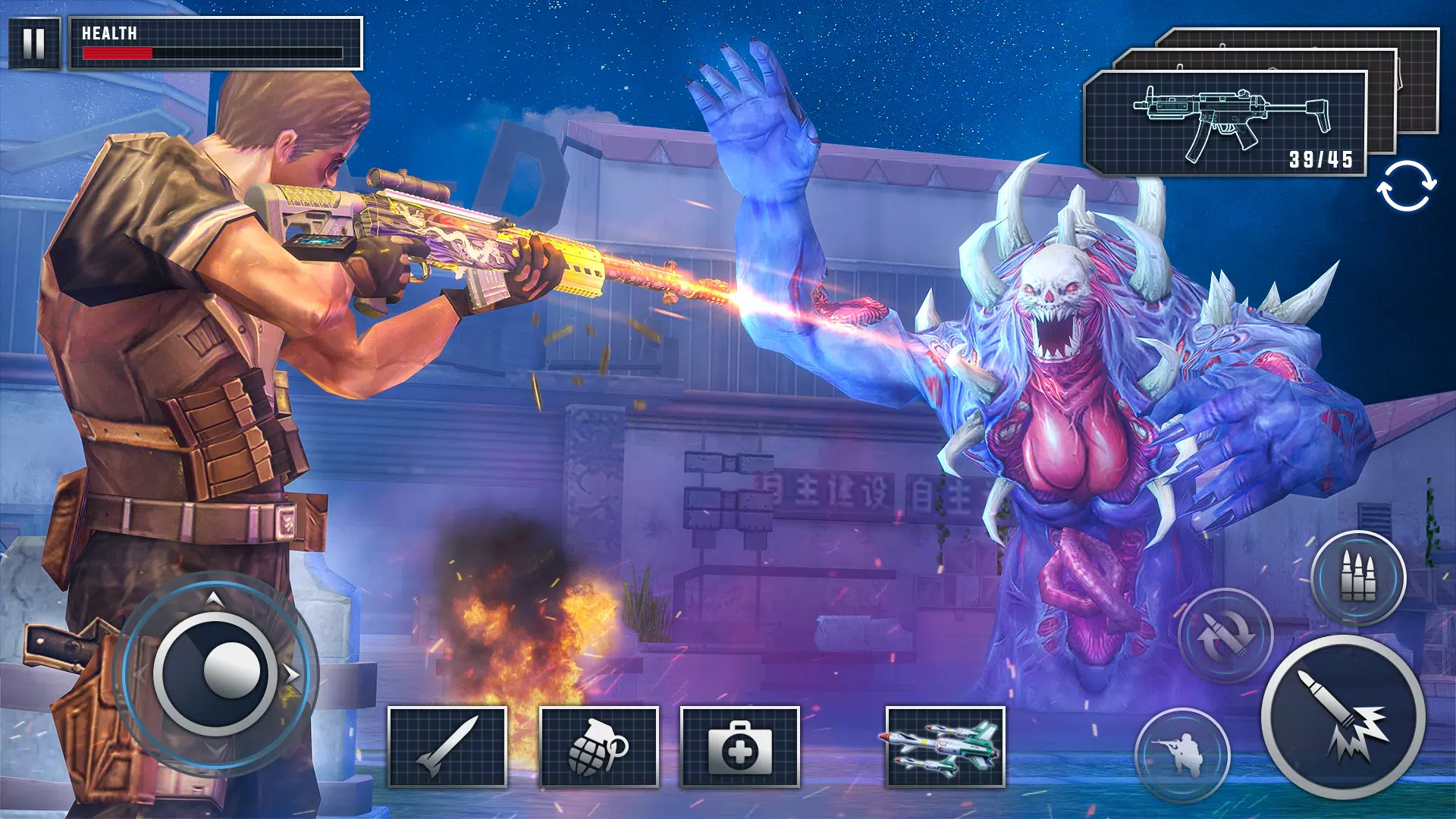Pause the game
1456x819 pixels.
tap(34, 43)
